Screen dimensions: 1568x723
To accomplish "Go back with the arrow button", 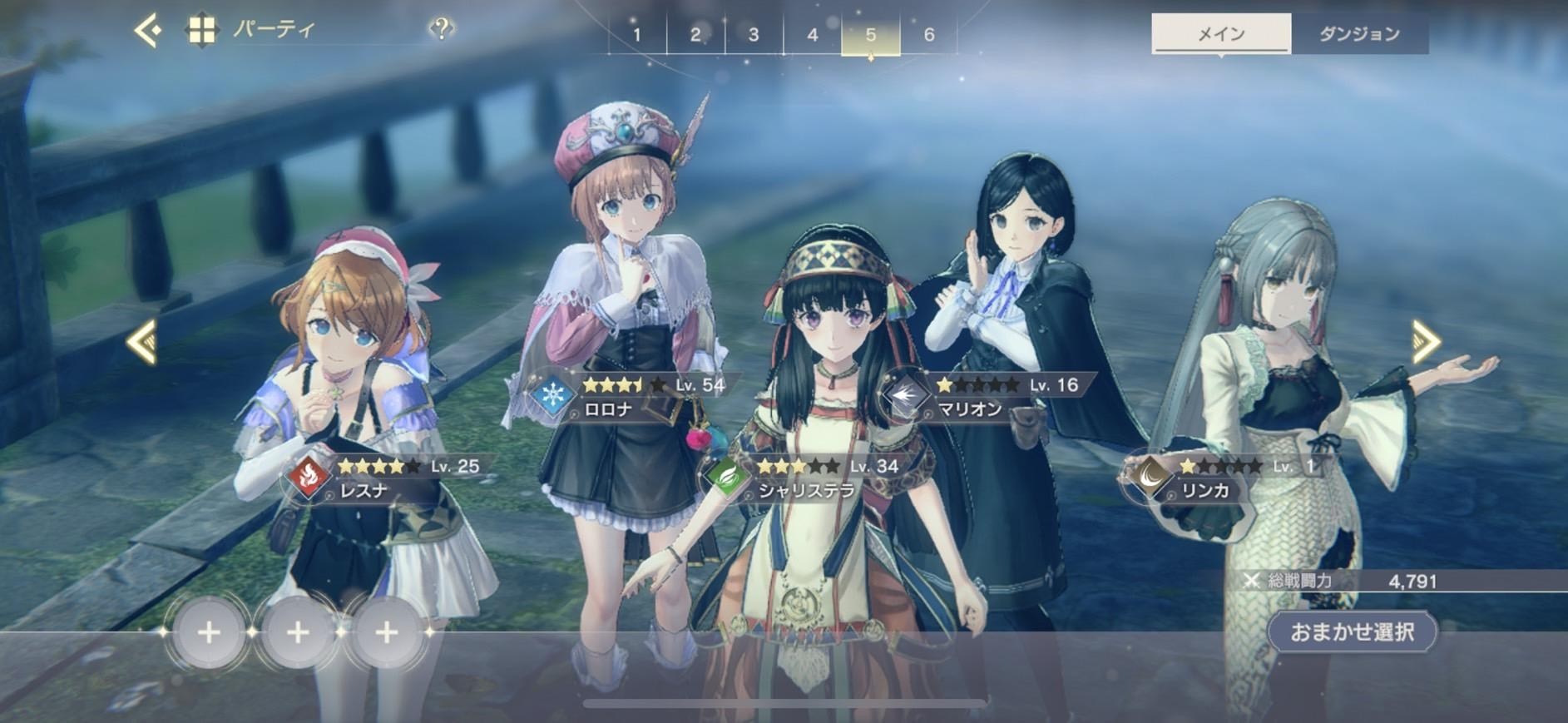I will [x=148, y=32].
